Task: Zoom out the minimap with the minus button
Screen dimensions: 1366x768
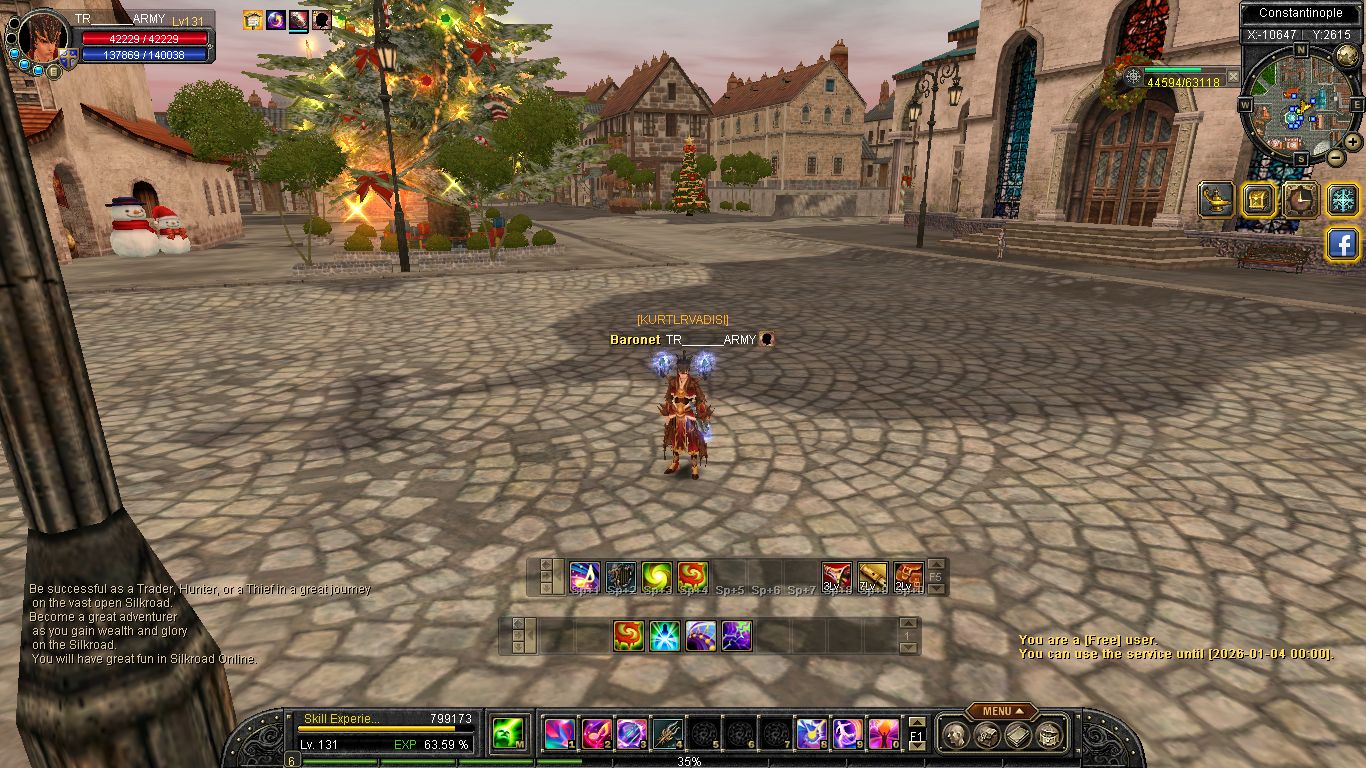Action: (1335, 157)
